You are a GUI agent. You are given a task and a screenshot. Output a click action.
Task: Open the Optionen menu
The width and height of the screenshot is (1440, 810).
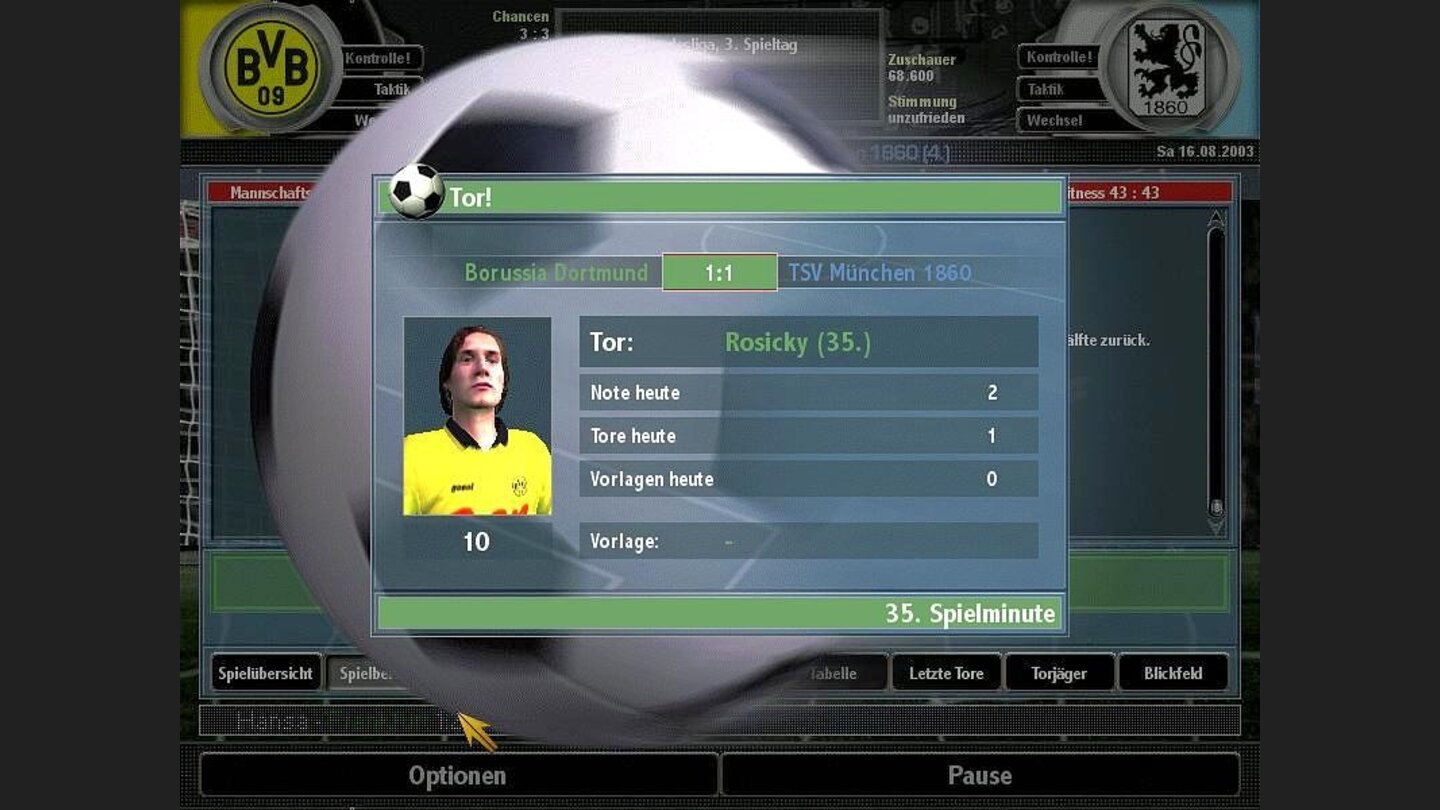pos(456,775)
